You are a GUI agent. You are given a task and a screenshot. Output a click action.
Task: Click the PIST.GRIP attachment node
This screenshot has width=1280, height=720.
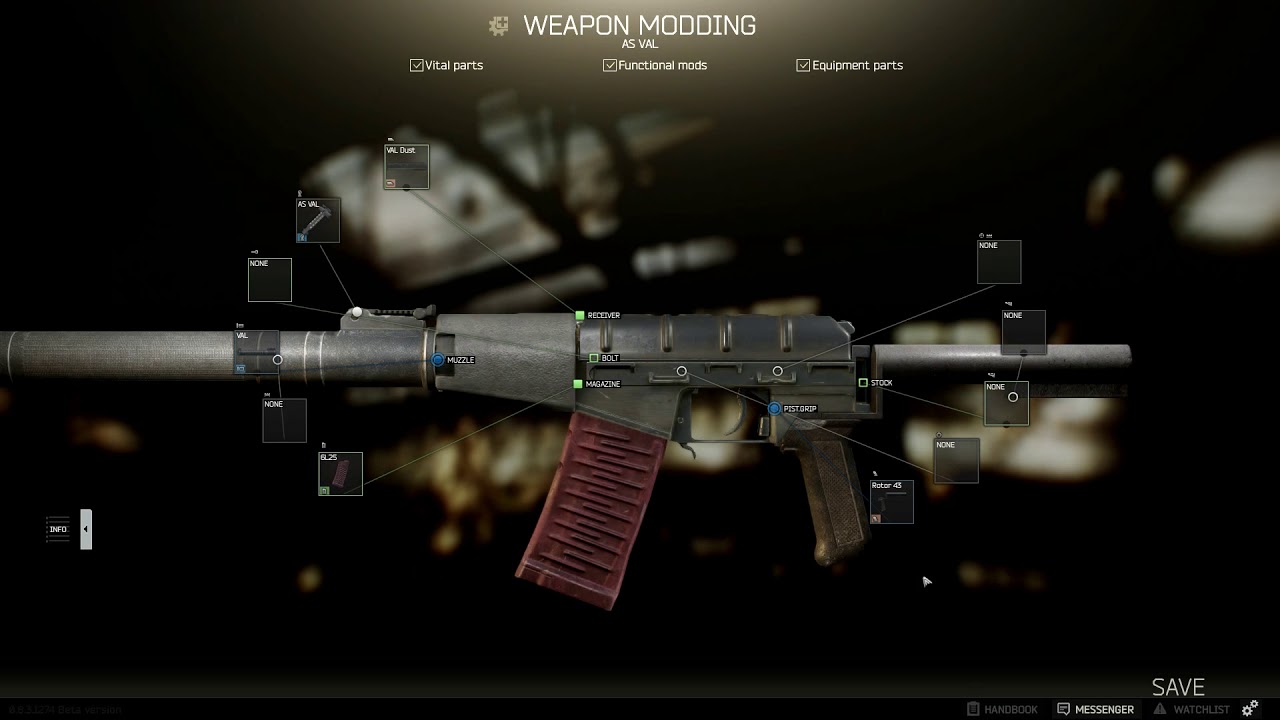click(774, 409)
